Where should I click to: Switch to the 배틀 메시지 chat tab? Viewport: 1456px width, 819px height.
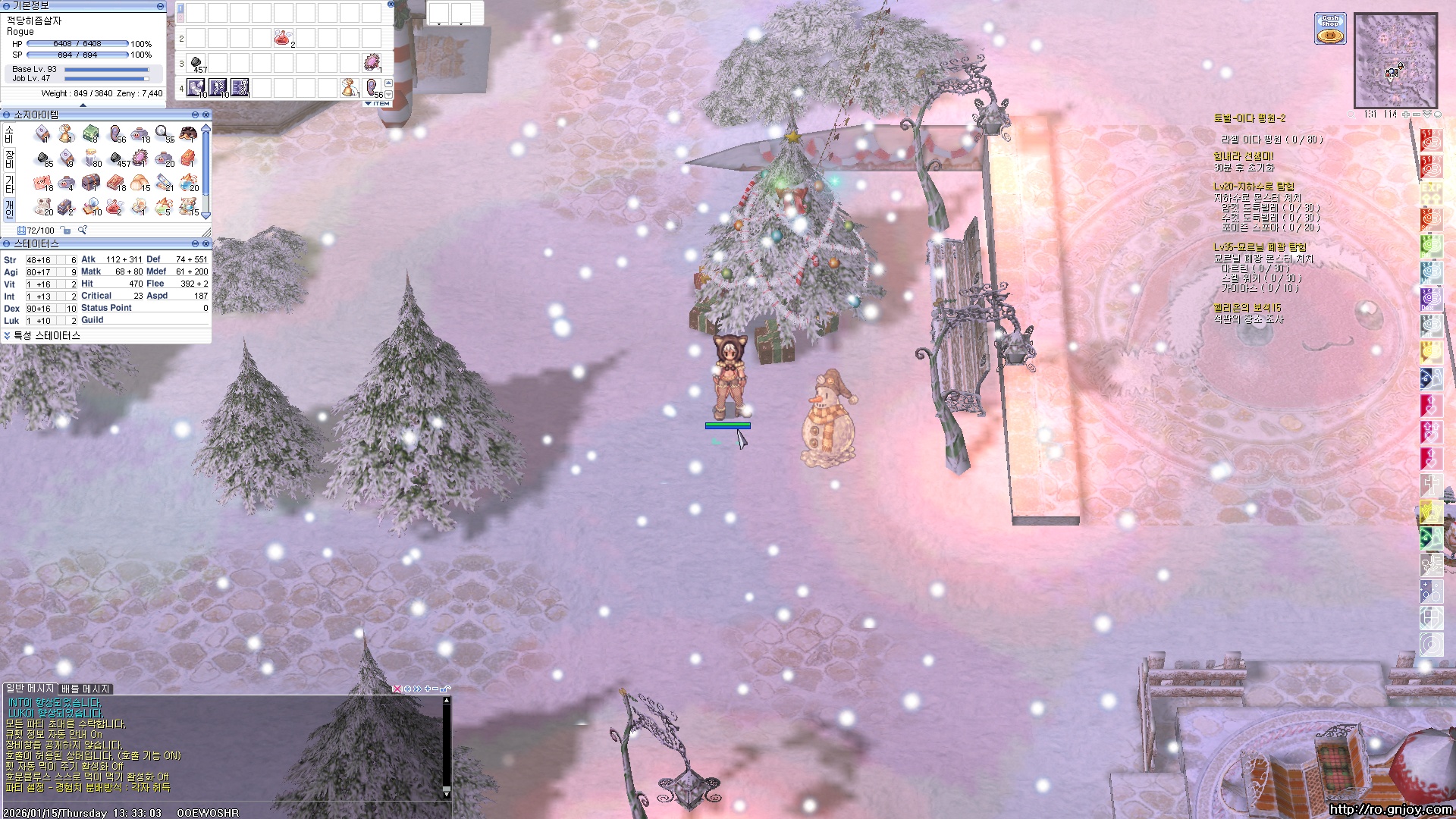(86, 689)
